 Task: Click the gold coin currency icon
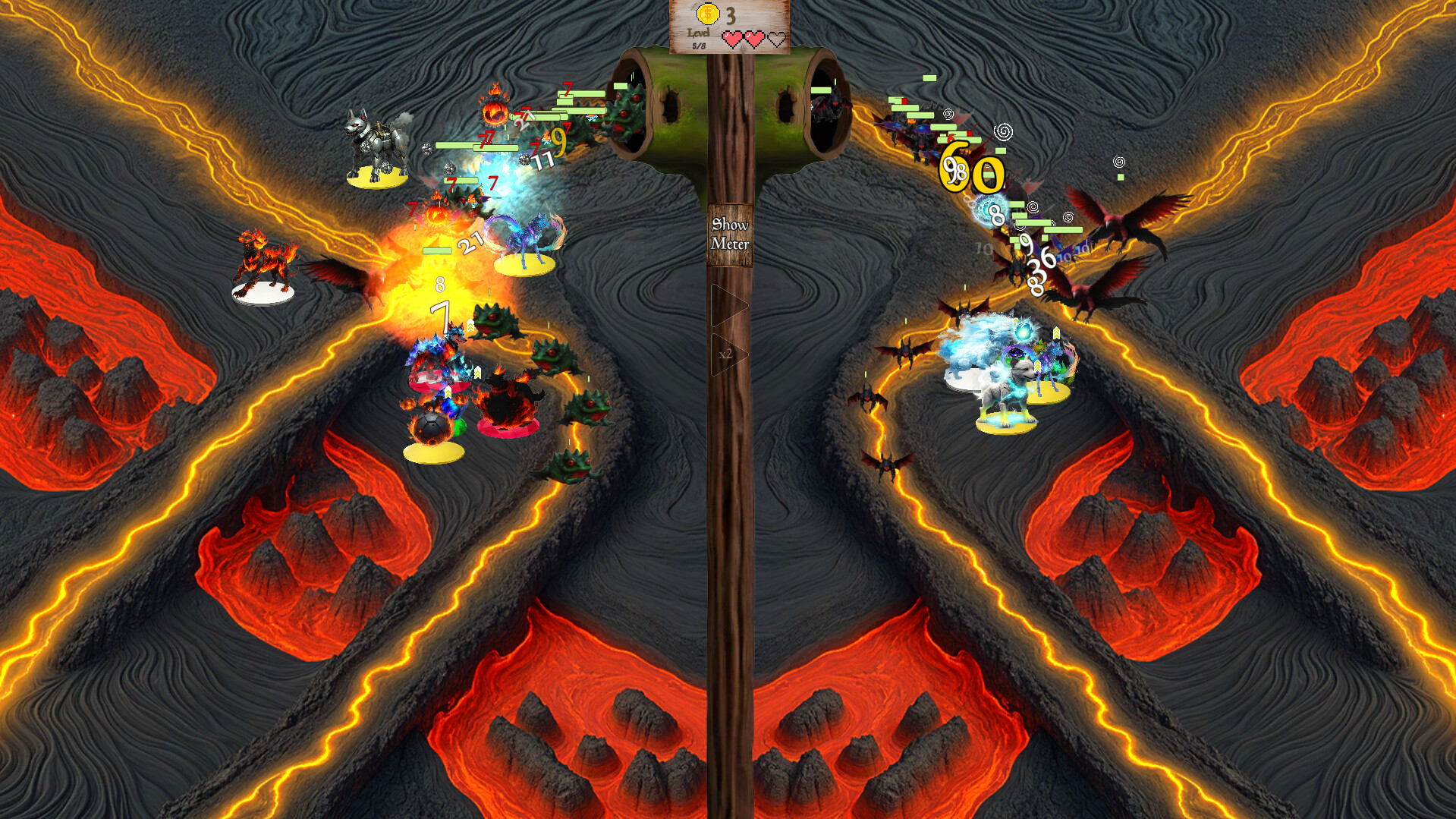[x=708, y=14]
